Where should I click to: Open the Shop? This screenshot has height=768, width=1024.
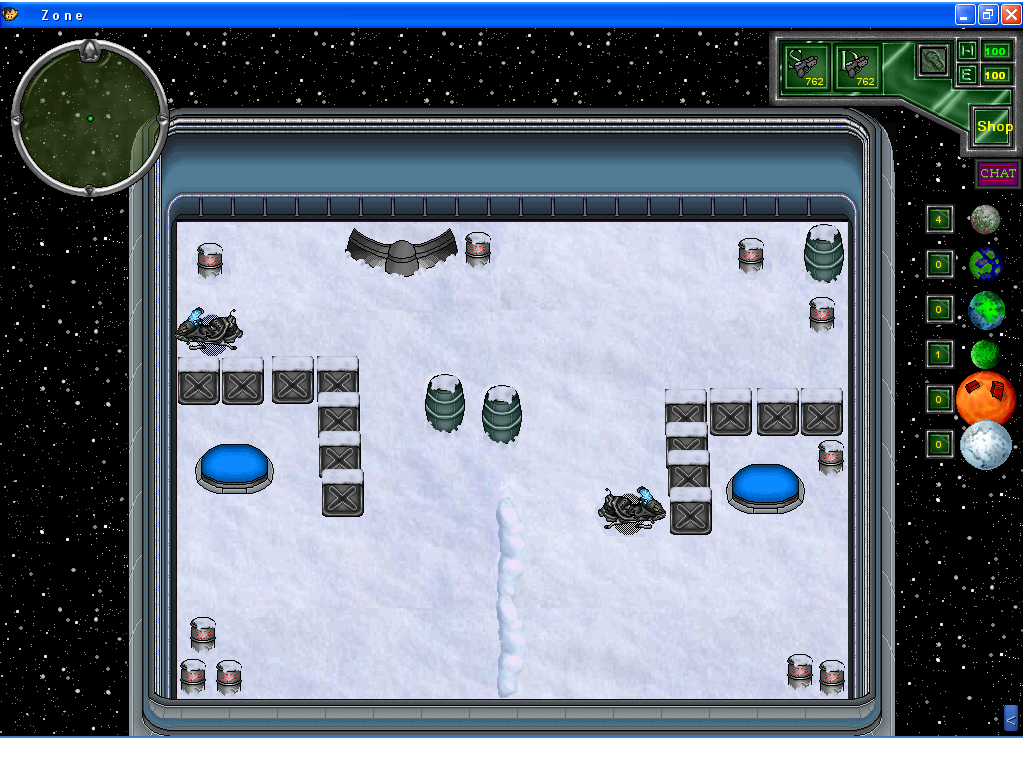click(994, 127)
